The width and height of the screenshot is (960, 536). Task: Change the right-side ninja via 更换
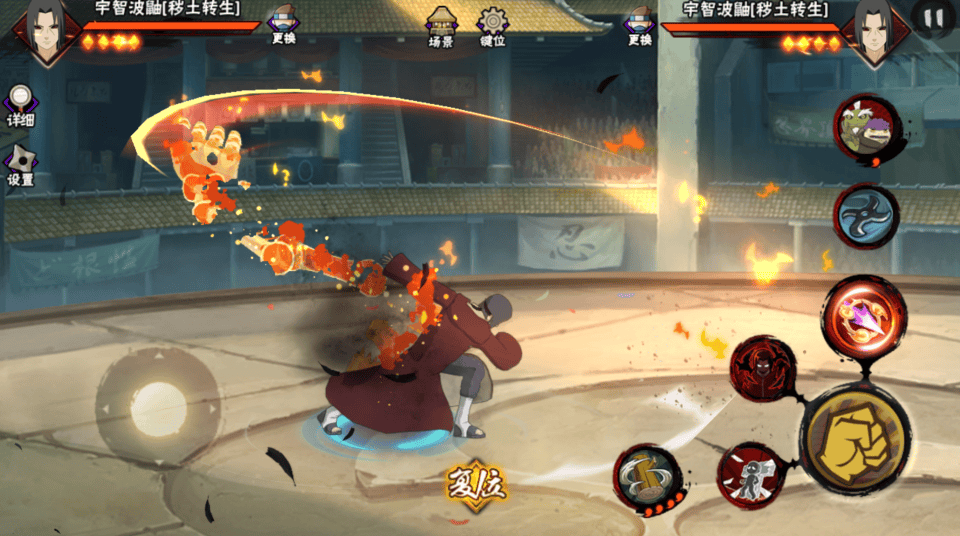click(x=639, y=26)
